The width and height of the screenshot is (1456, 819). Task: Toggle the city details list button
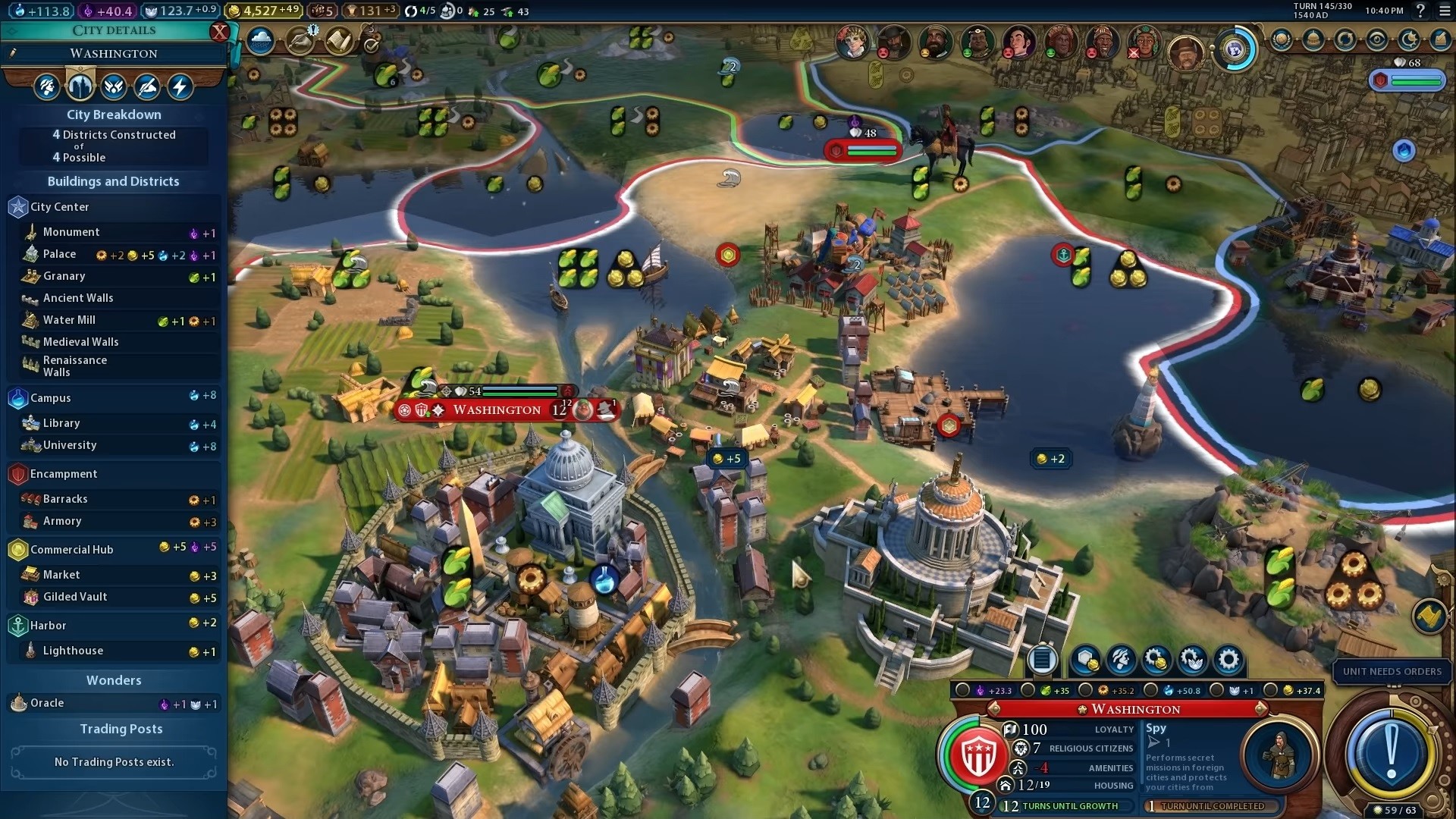[1042, 660]
